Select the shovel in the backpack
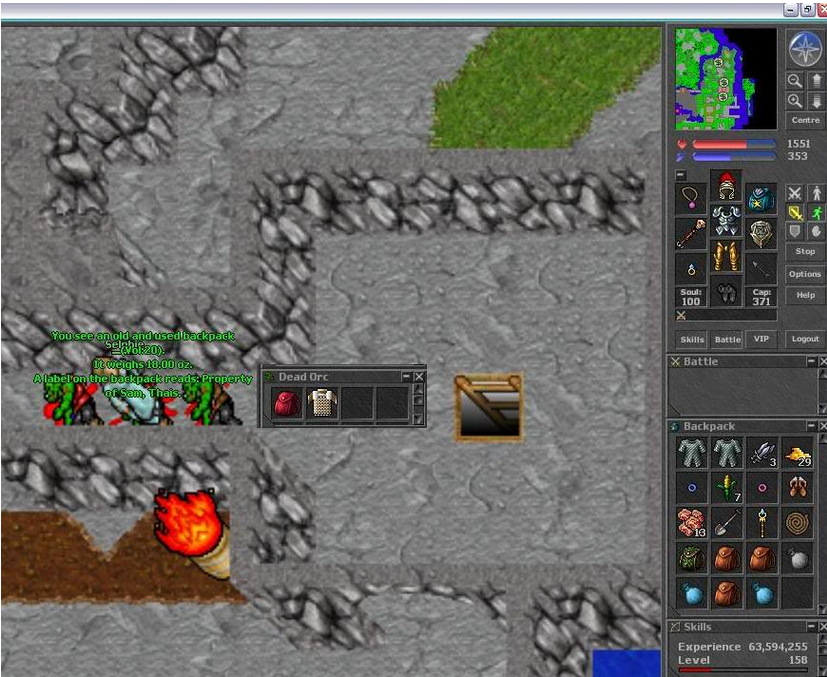The image size is (827, 677). point(727,521)
